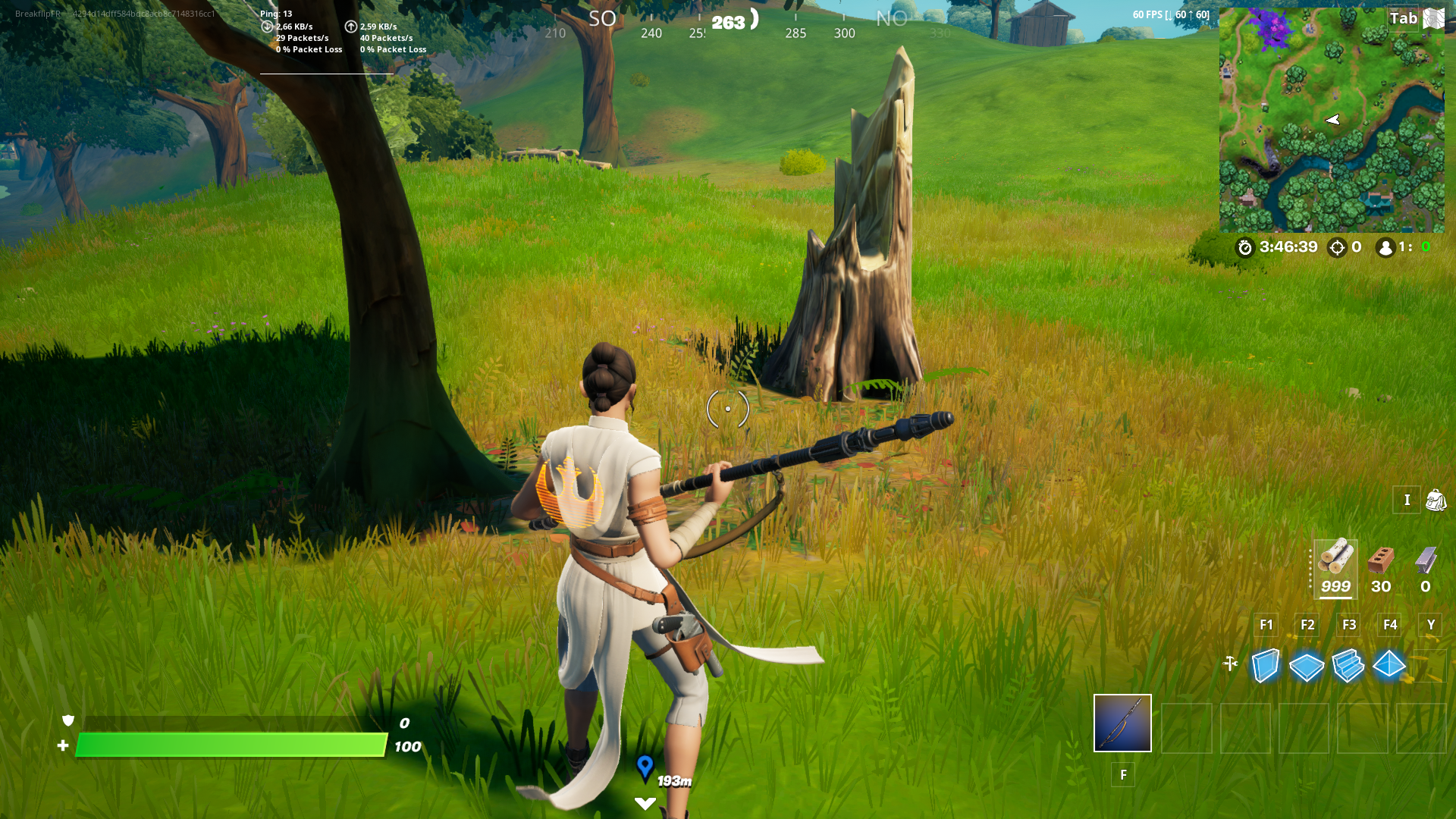Open the full map using the Tab button
This screenshot has height=819, width=1456.
coord(1404,18)
